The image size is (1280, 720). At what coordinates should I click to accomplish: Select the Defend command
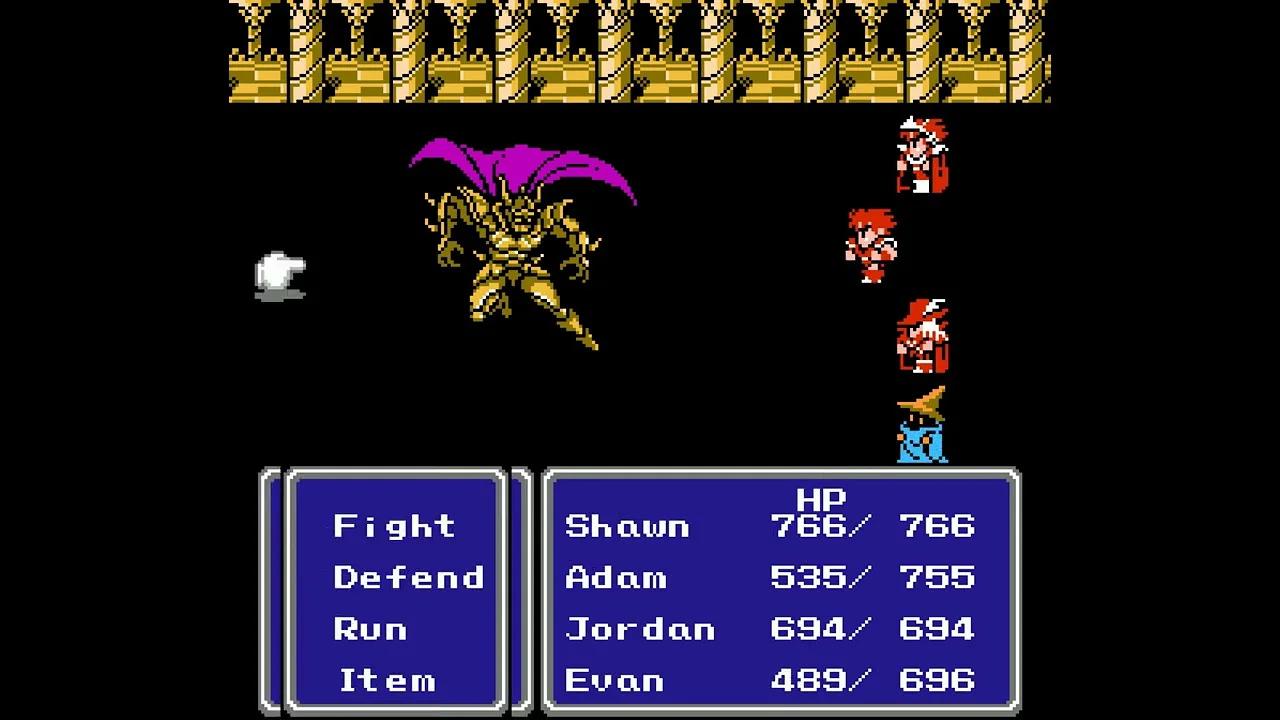point(410,577)
